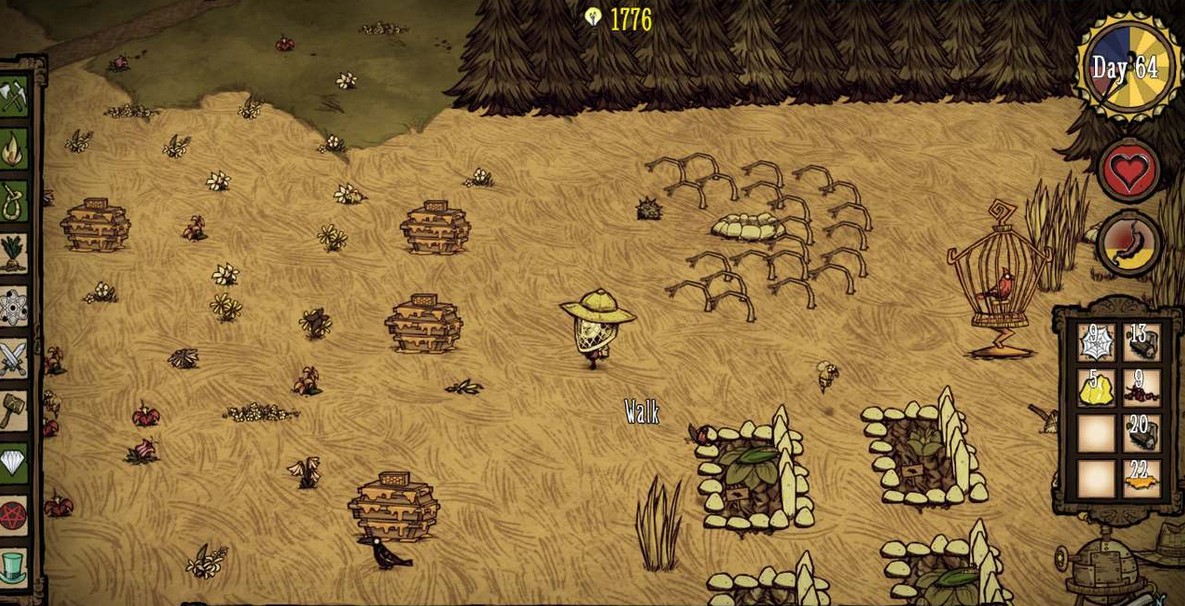
Task: Open the Magic tab with red pentagram
Action: [x=14, y=516]
